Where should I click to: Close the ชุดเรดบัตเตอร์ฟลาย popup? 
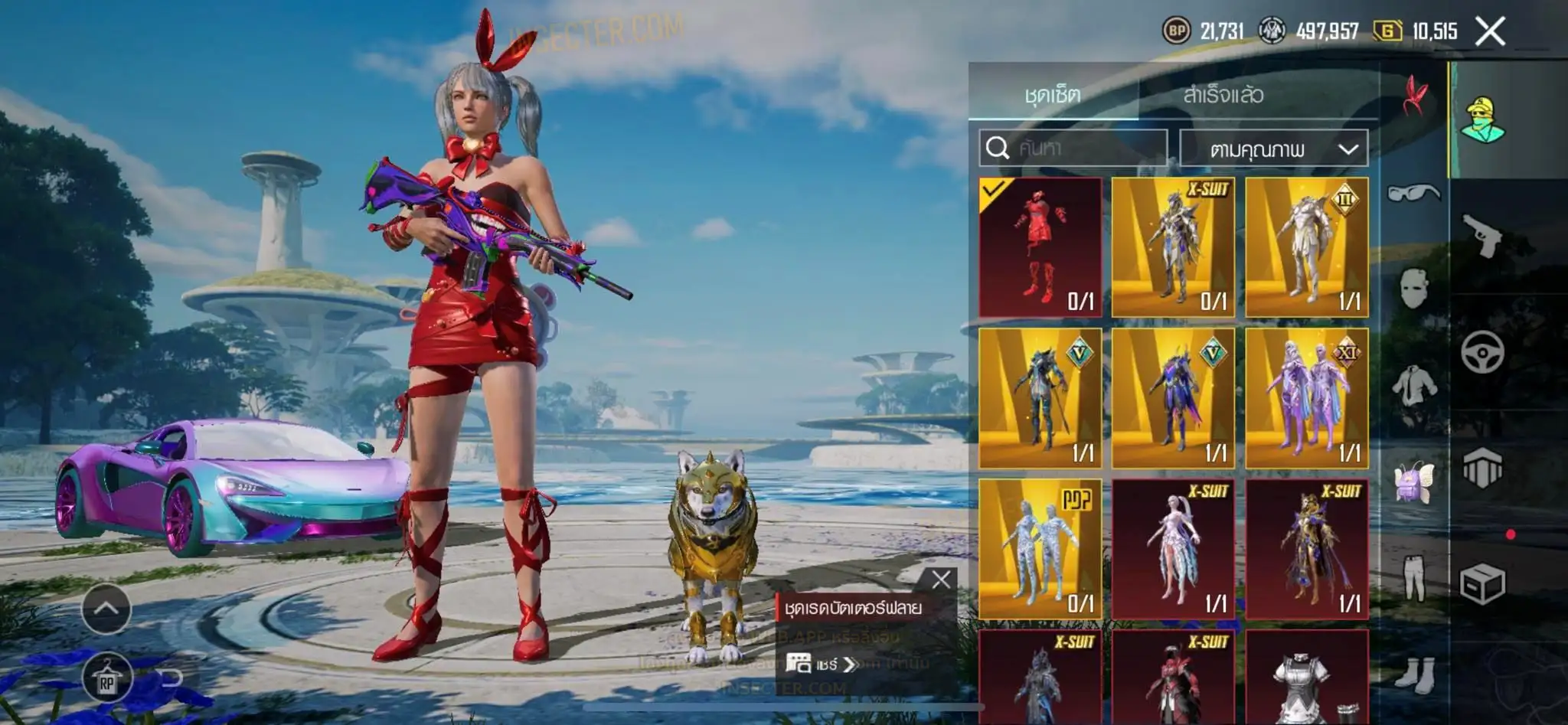[941, 580]
